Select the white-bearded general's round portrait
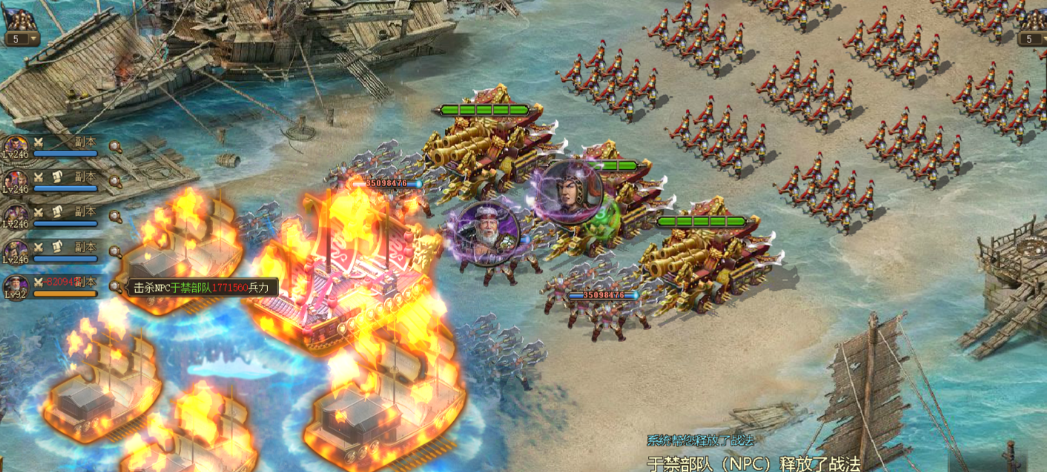The image size is (1047, 472). 482,233
